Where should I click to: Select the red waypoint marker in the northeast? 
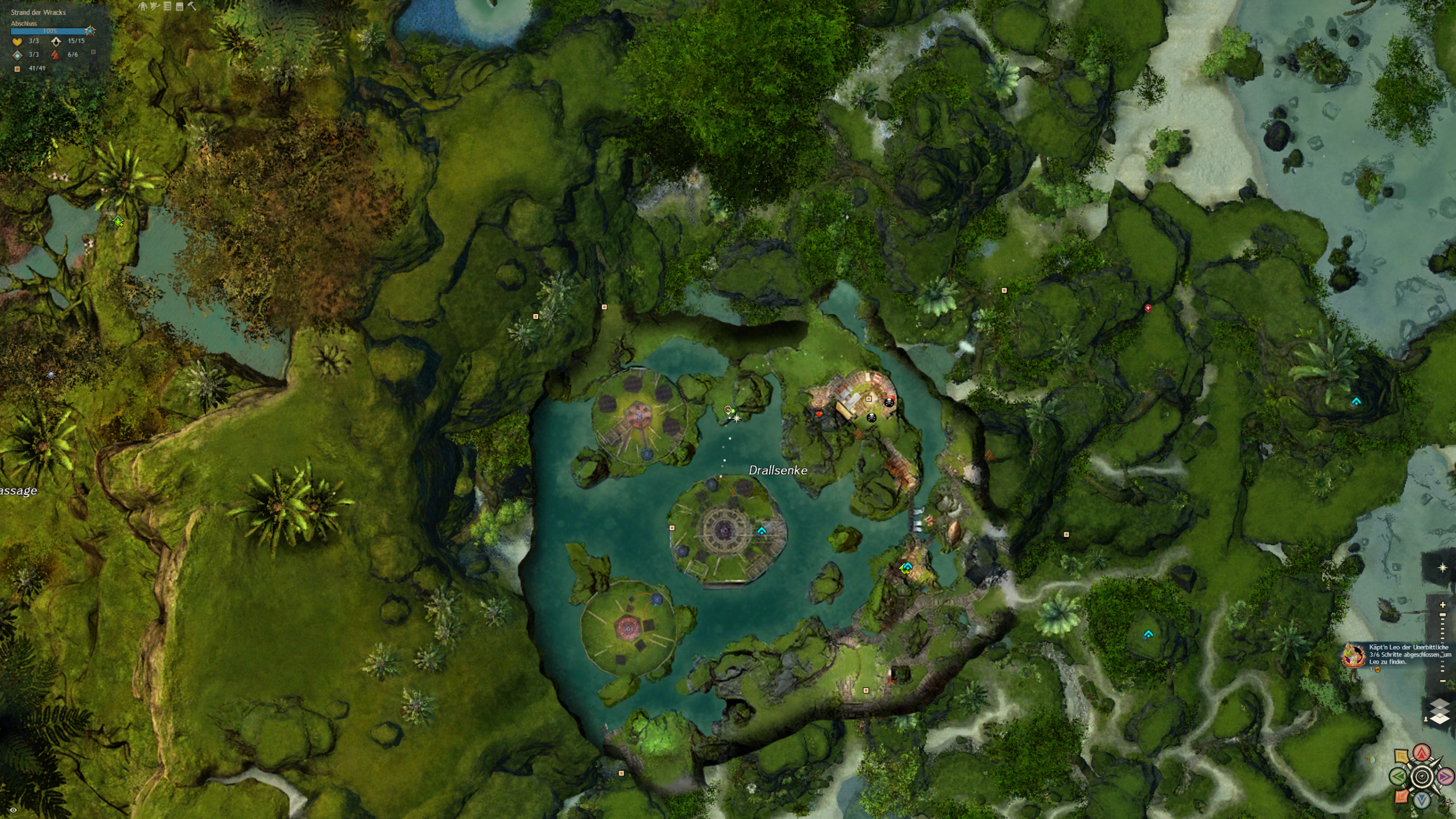pyautogui.click(x=1148, y=308)
